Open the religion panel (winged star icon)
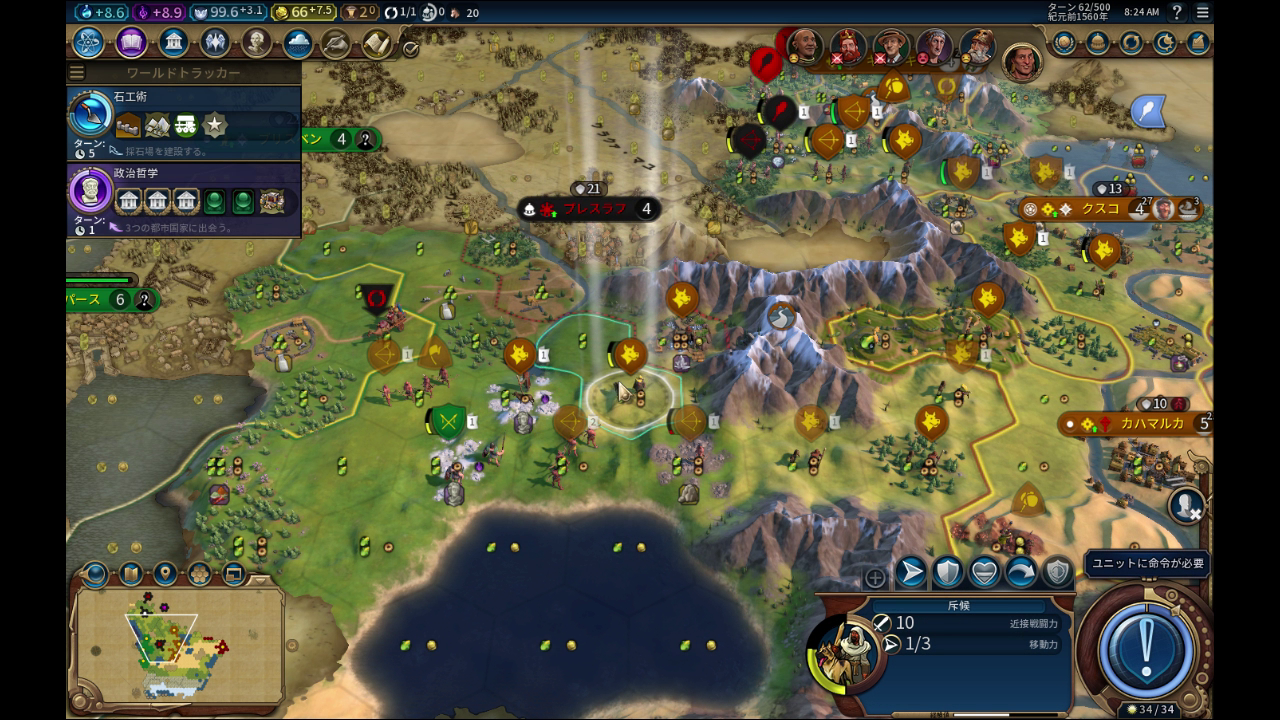This screenshot has width=1280, height=720. coord(215,43)
